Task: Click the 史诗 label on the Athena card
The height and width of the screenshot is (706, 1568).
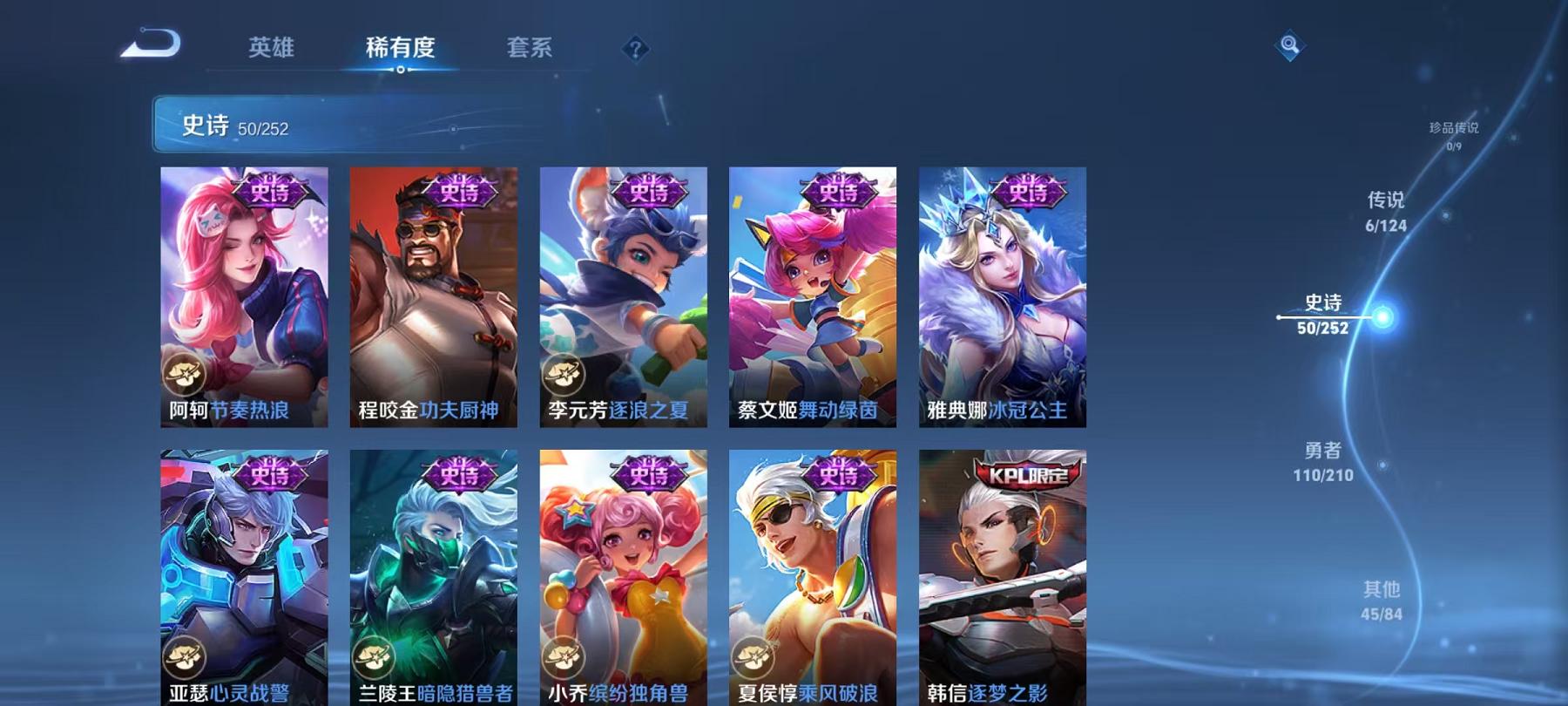Action: point(1029,194)
